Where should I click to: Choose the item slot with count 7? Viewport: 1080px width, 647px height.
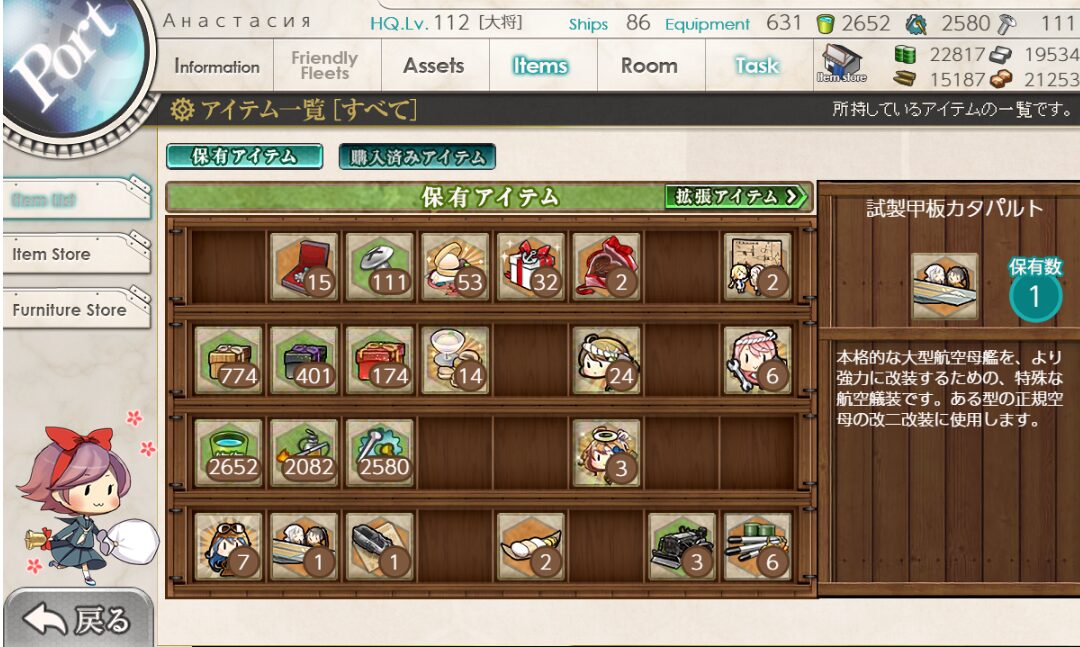tap(228, 546)
